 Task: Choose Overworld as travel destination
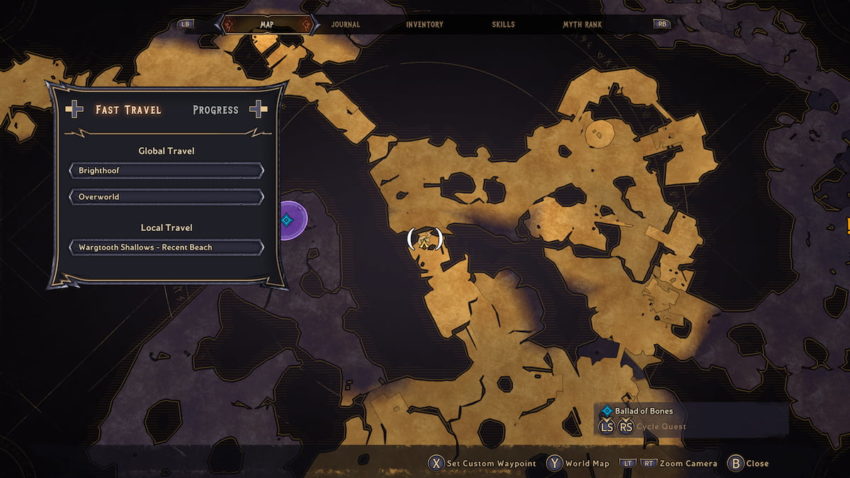click(166, 197)
